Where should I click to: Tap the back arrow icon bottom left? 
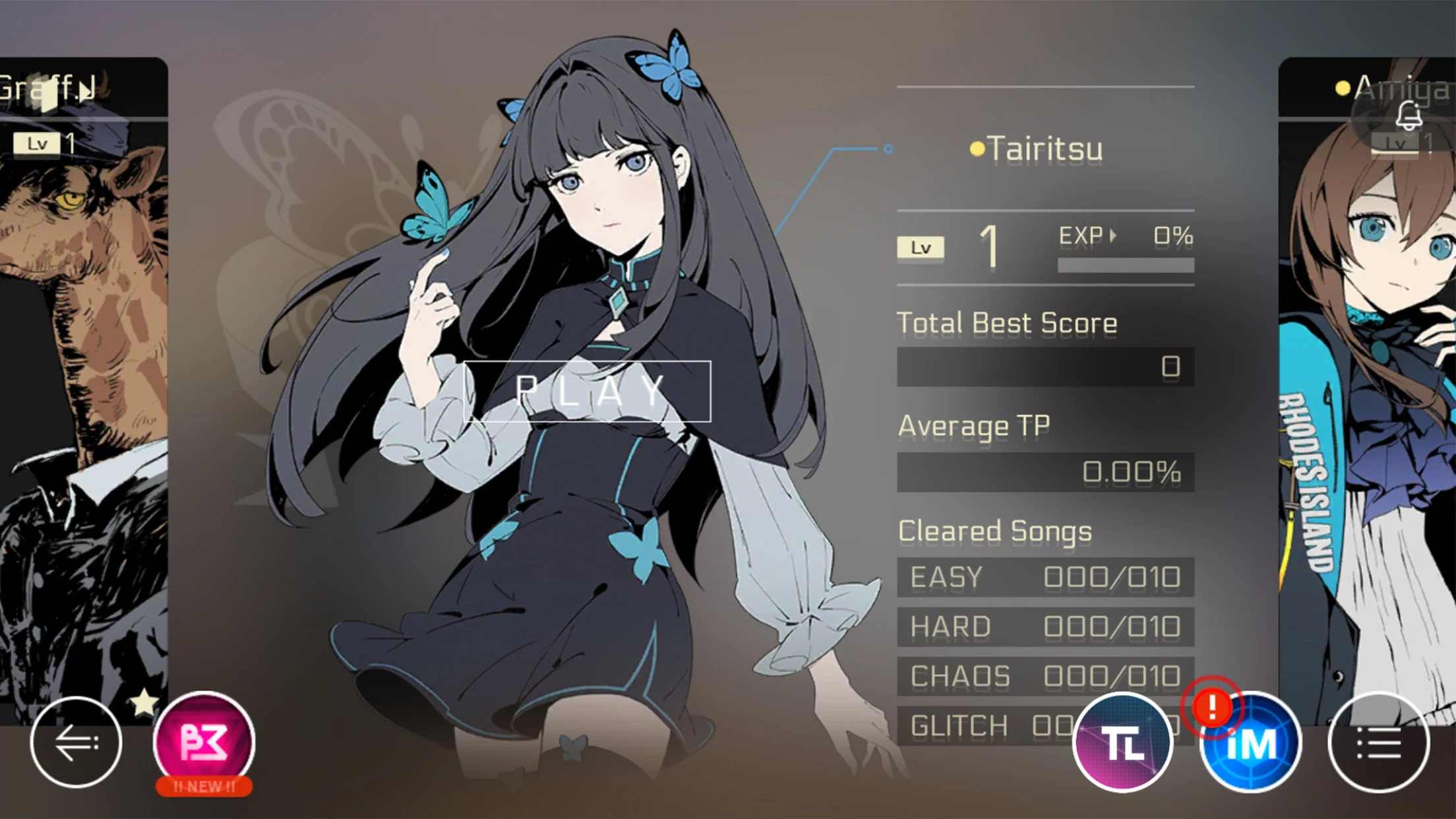point(77,741)
